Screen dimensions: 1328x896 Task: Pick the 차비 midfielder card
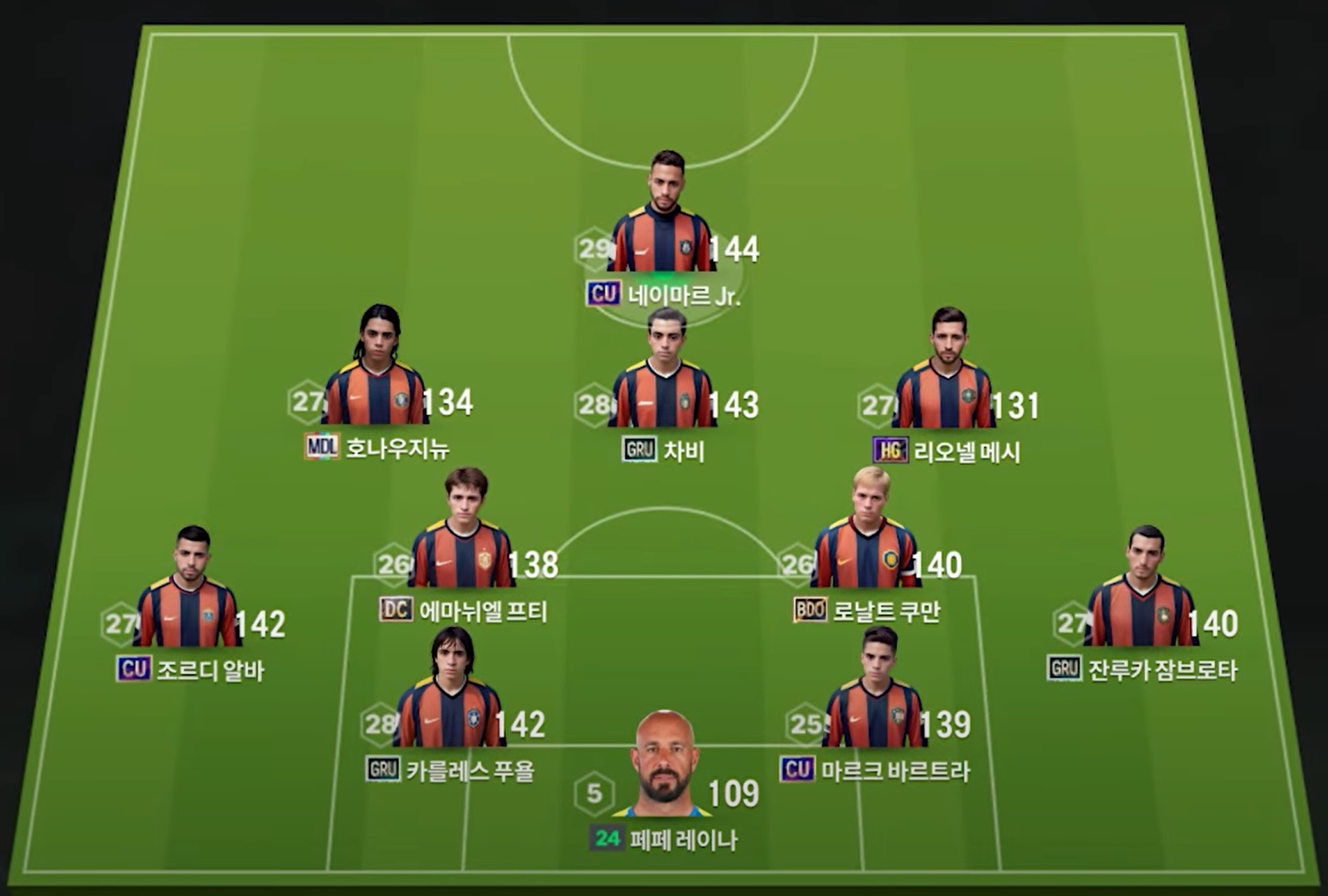[664, 381]
